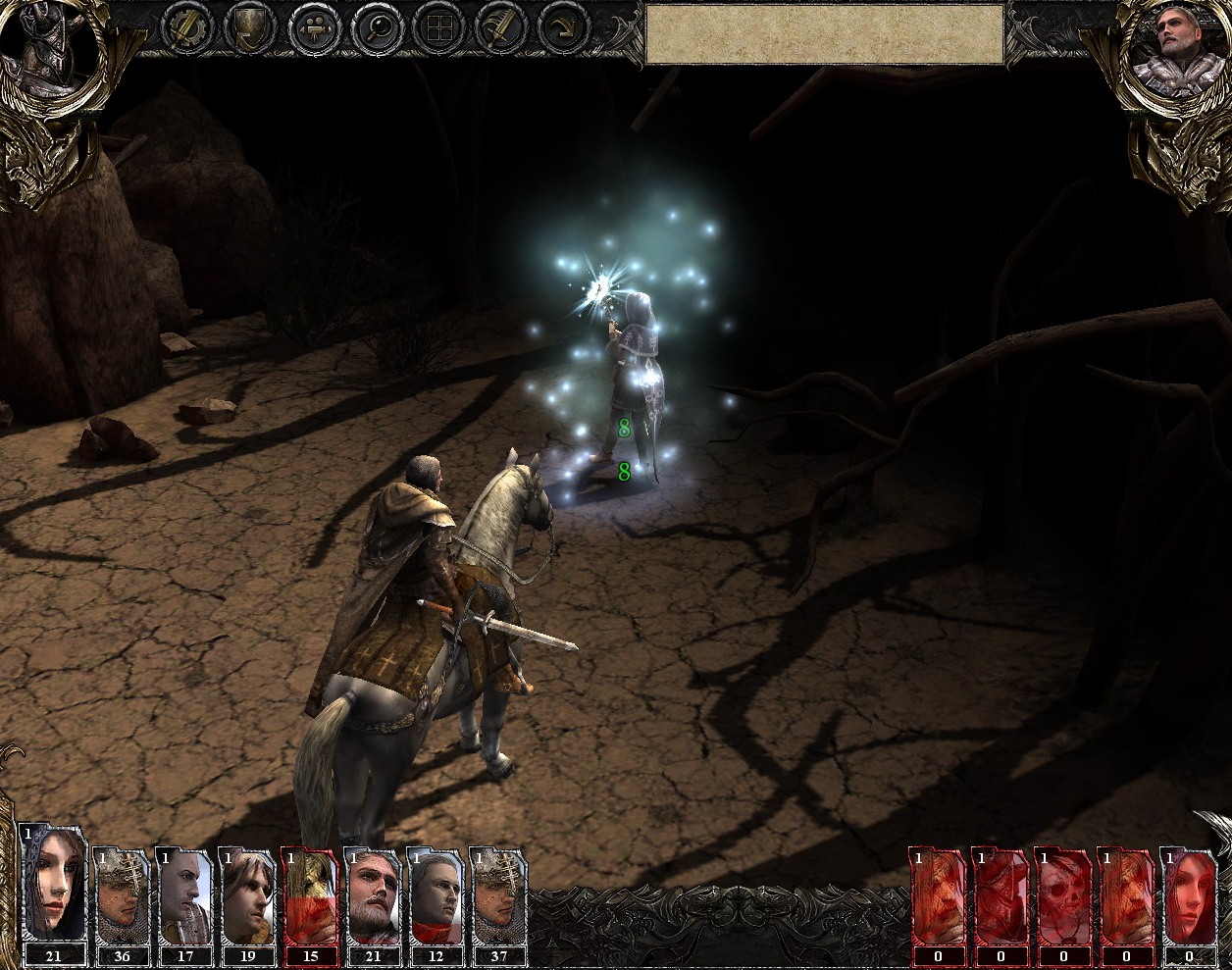Screen dimensions: 1232x970
Task: Click the grey-haired hero portrait in the corner
Action: click(1173, 44)
